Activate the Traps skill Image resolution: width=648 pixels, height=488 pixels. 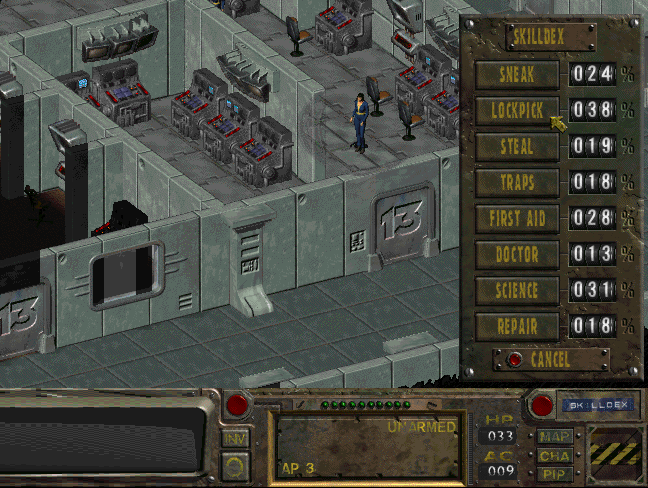pos(517,182)
